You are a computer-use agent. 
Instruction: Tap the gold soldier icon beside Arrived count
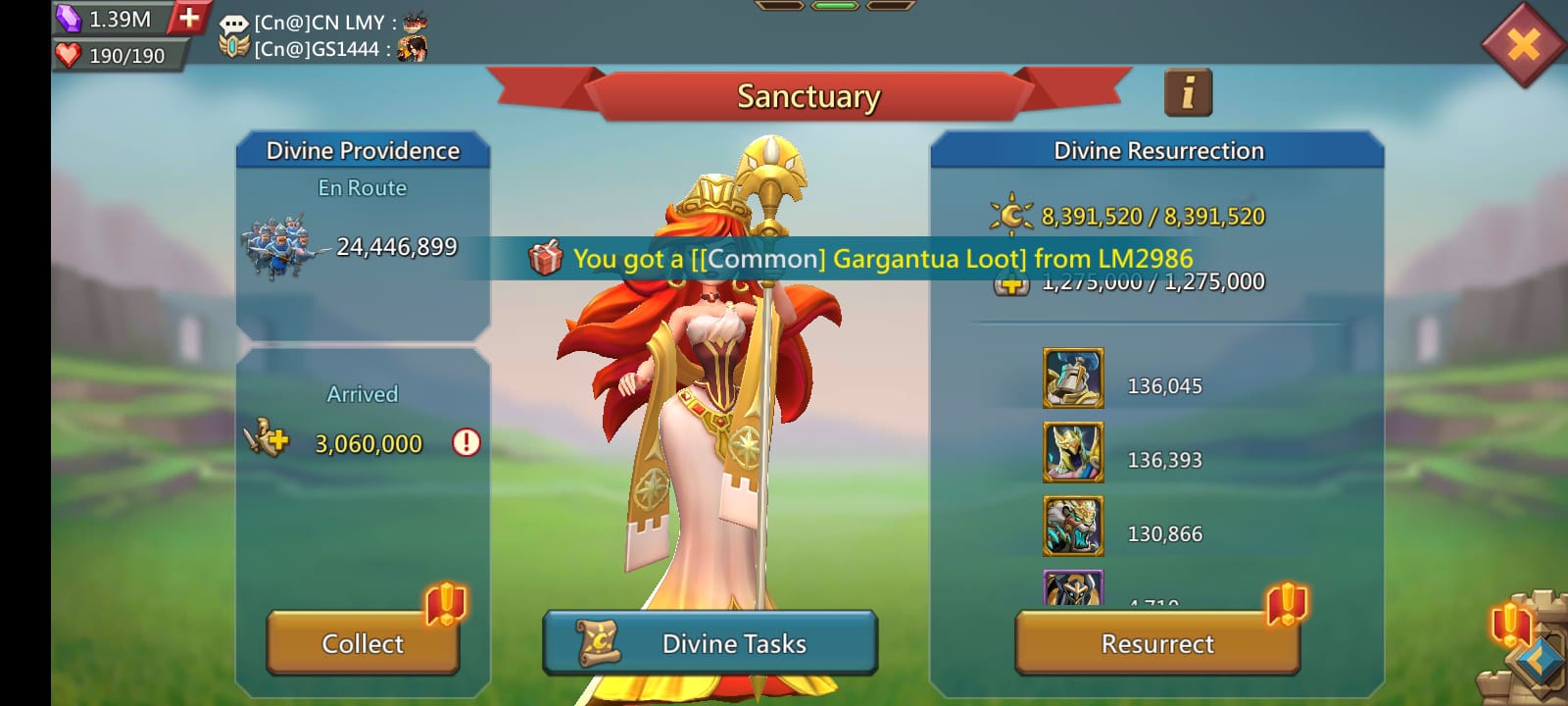coord(265,442)
